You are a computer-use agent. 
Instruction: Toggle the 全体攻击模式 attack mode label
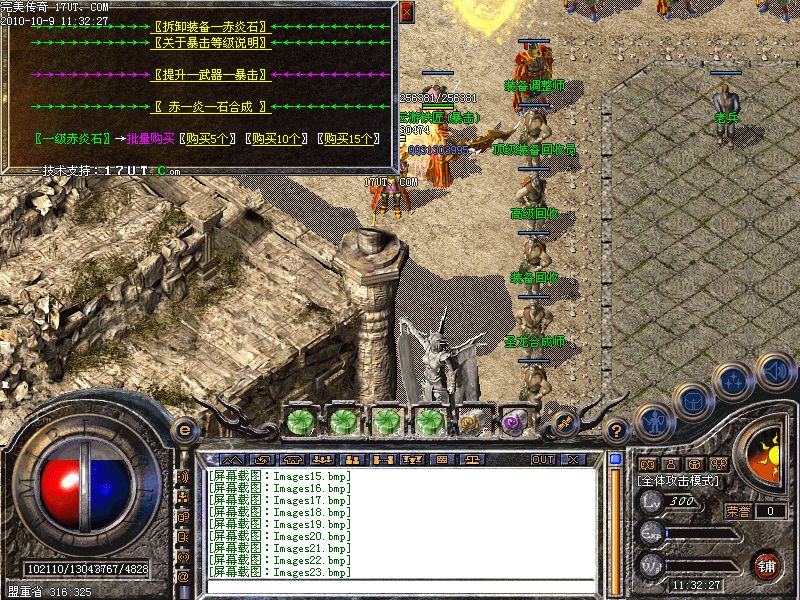pos(680,482)
